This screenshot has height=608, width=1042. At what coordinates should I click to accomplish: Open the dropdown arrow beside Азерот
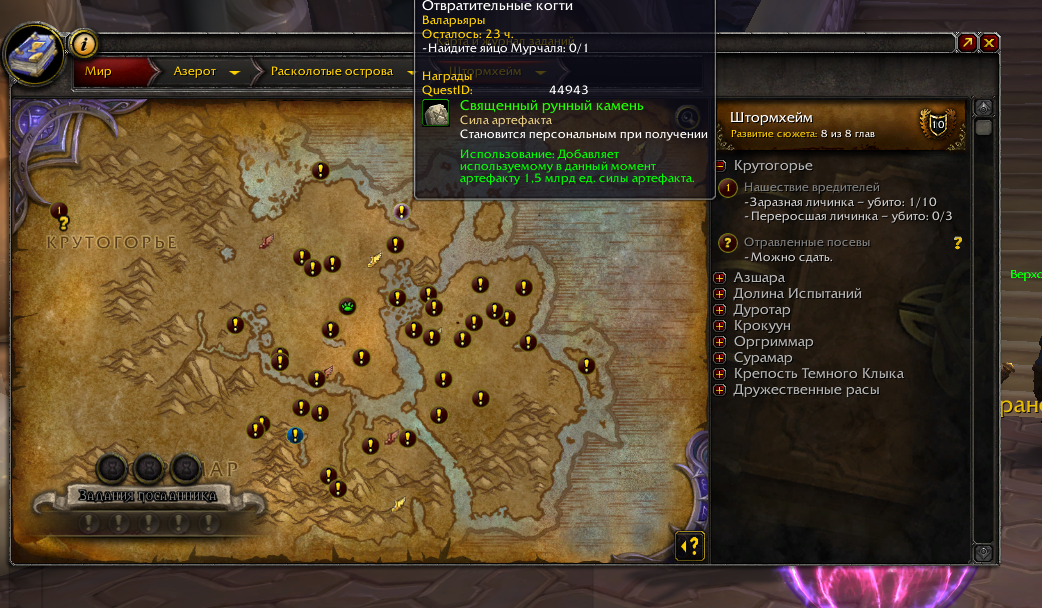click(235, 73)
